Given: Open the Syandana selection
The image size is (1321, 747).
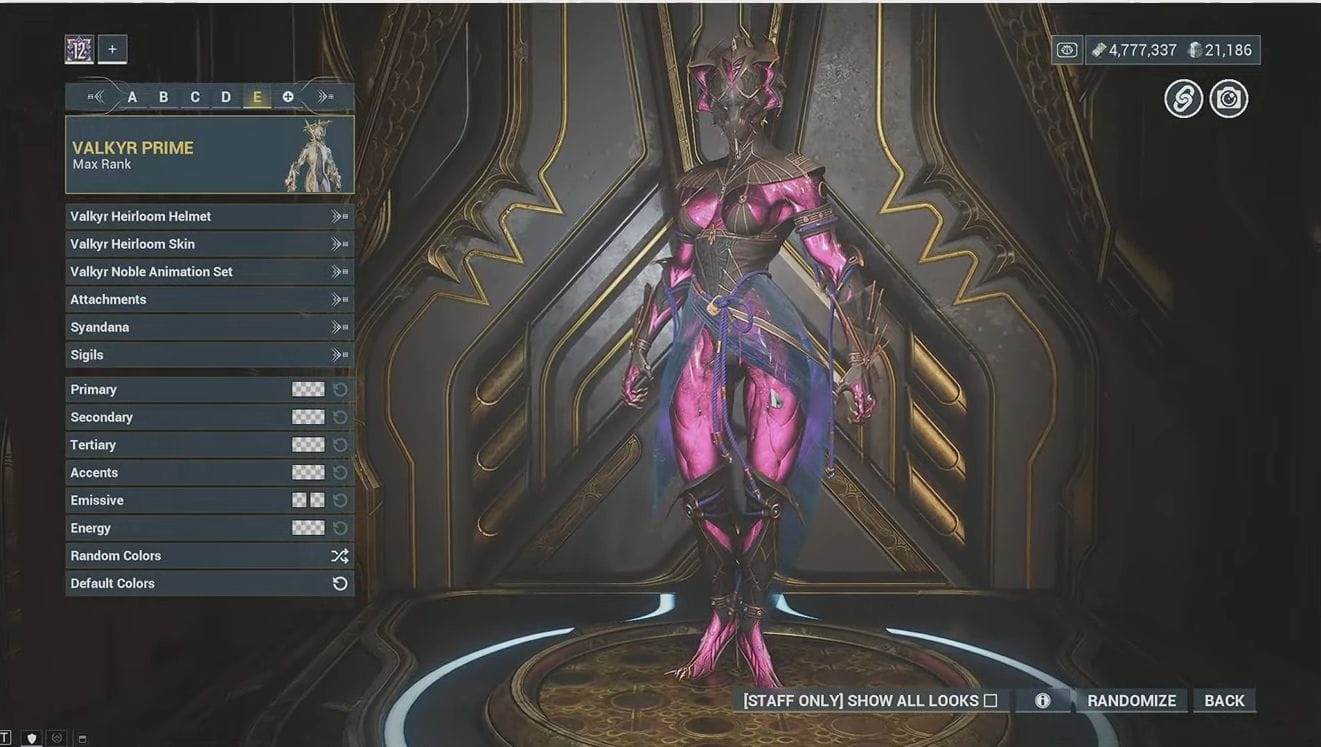Looking at the screenshot, I should (208, 327).
